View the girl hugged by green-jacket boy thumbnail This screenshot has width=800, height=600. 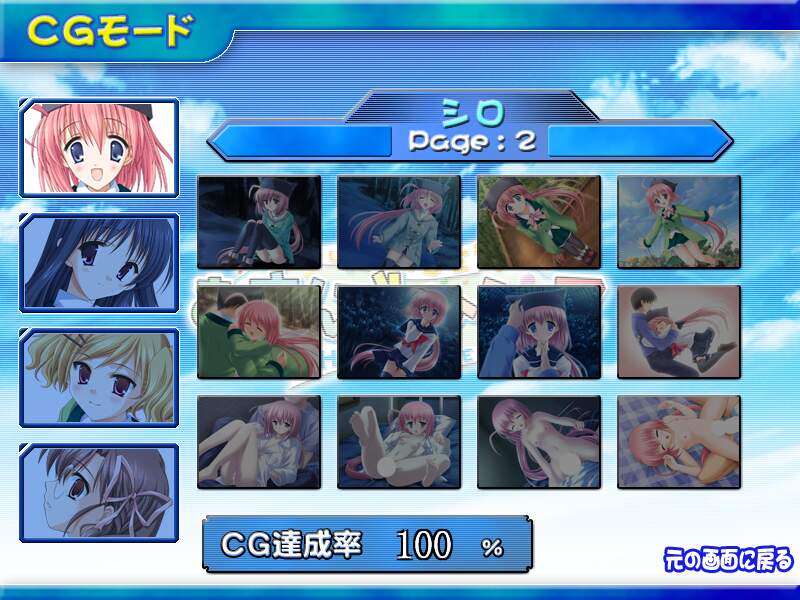[x=259, y=332]
